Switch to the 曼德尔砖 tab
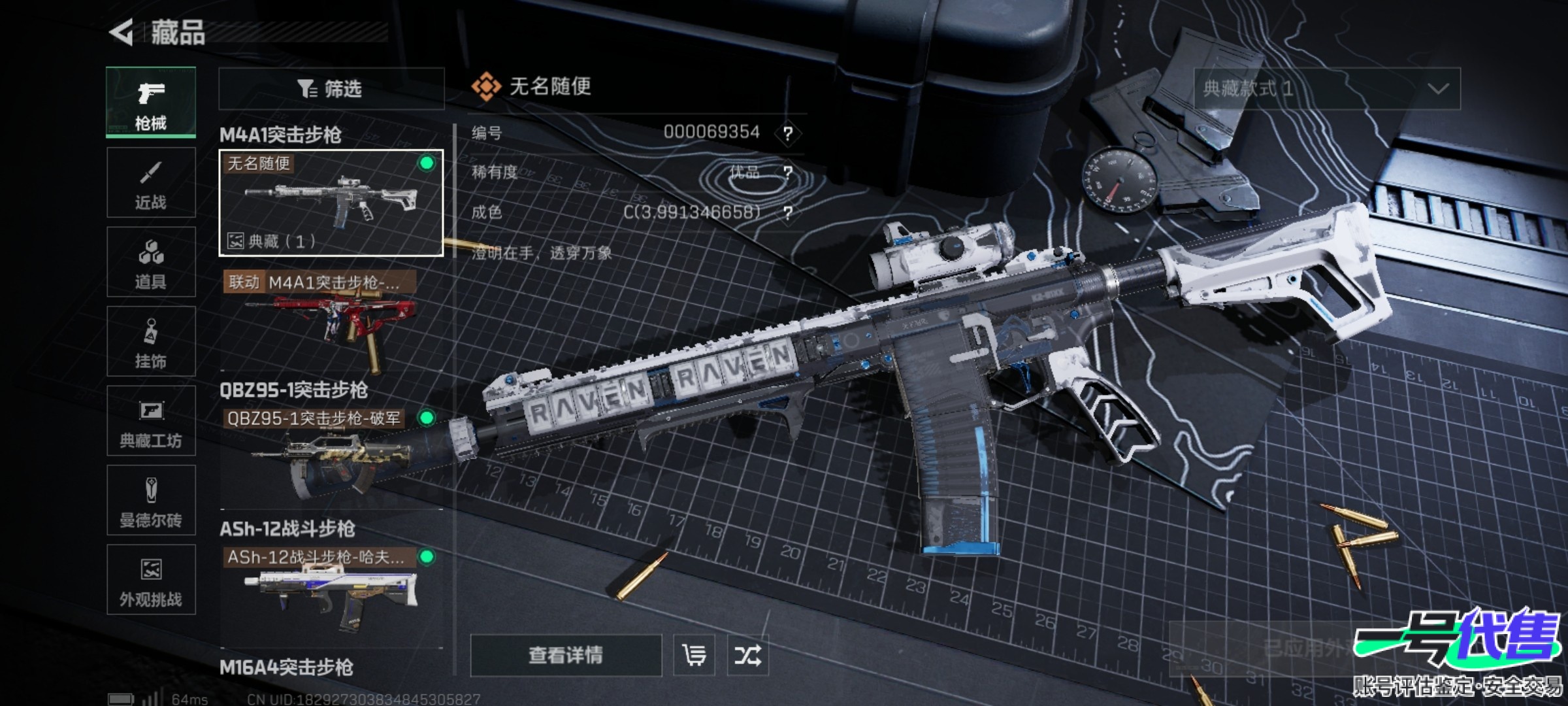This screenshot has width=1568, height=706. (151, 501)
